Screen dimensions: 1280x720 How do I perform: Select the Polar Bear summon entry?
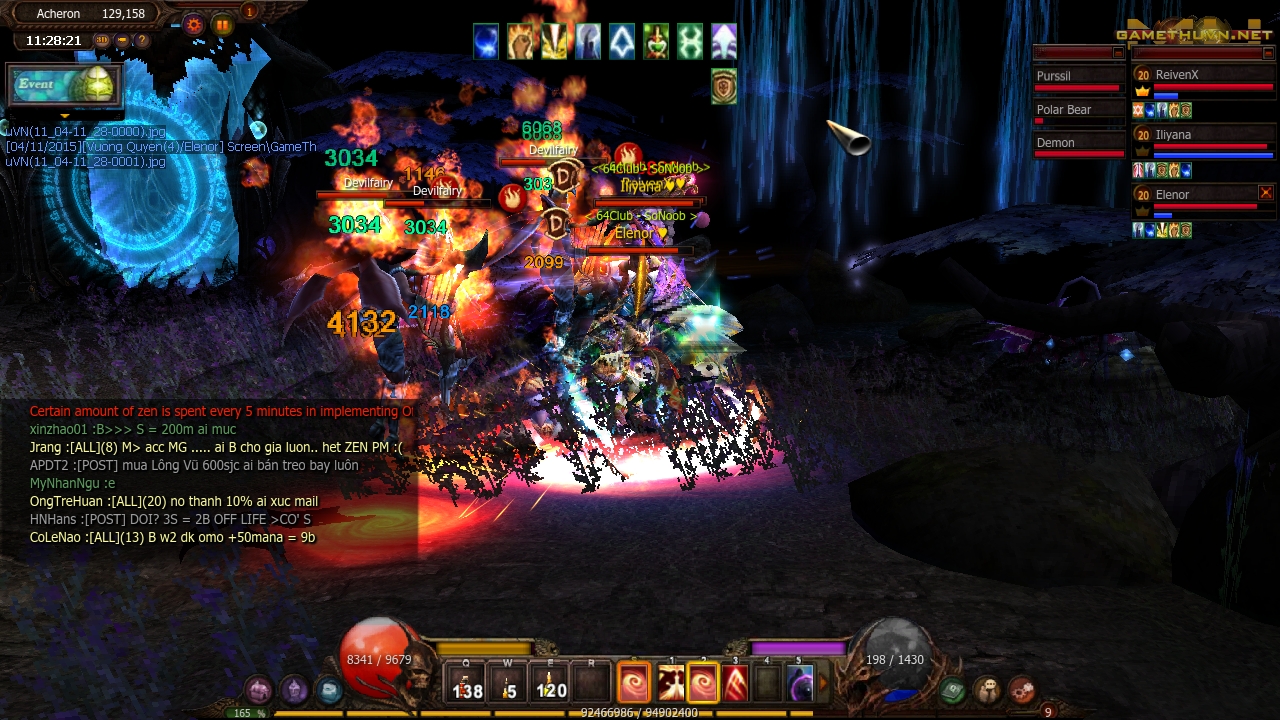coord(1079,110)
